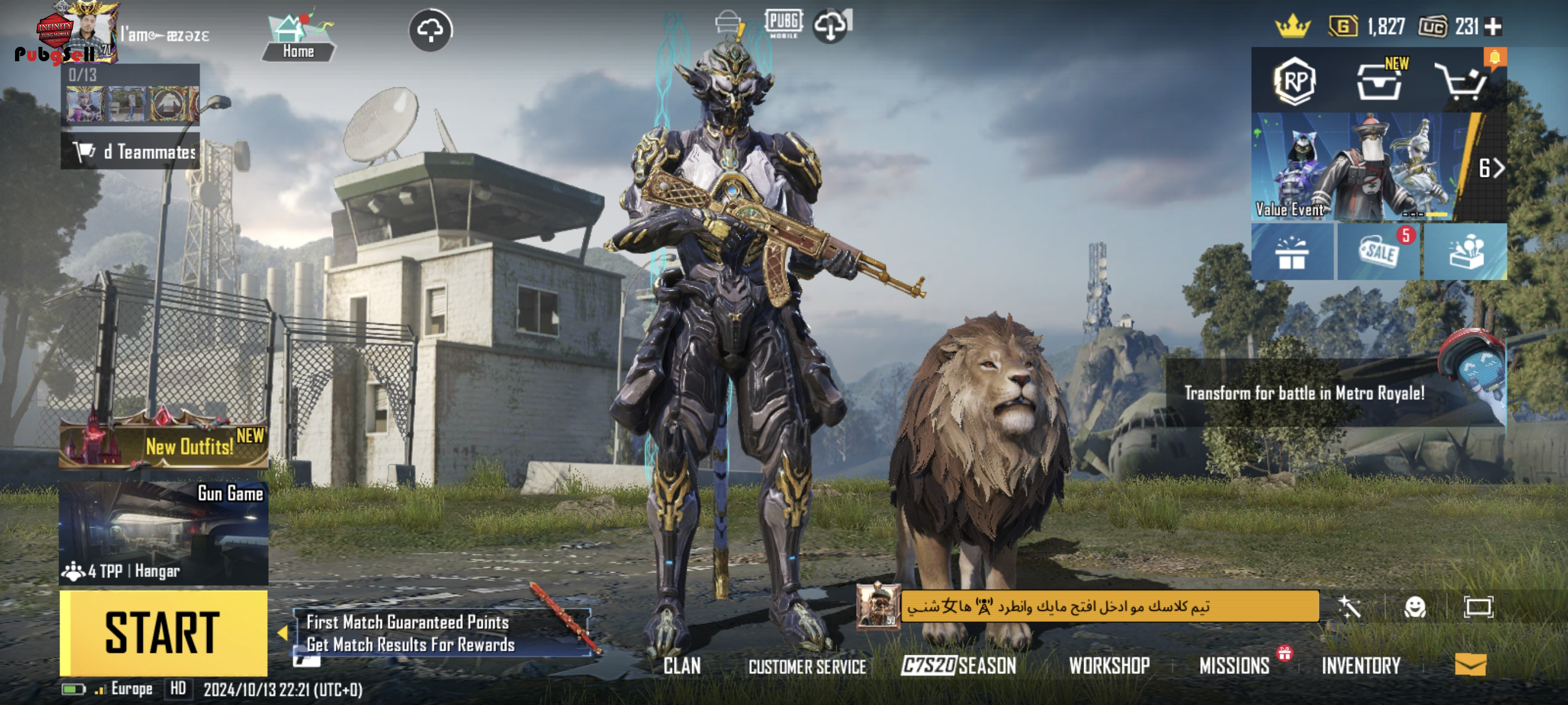Screen dimensions: 1568x705
Task: Open the crate icon marked NEW
Action: 1380,81
